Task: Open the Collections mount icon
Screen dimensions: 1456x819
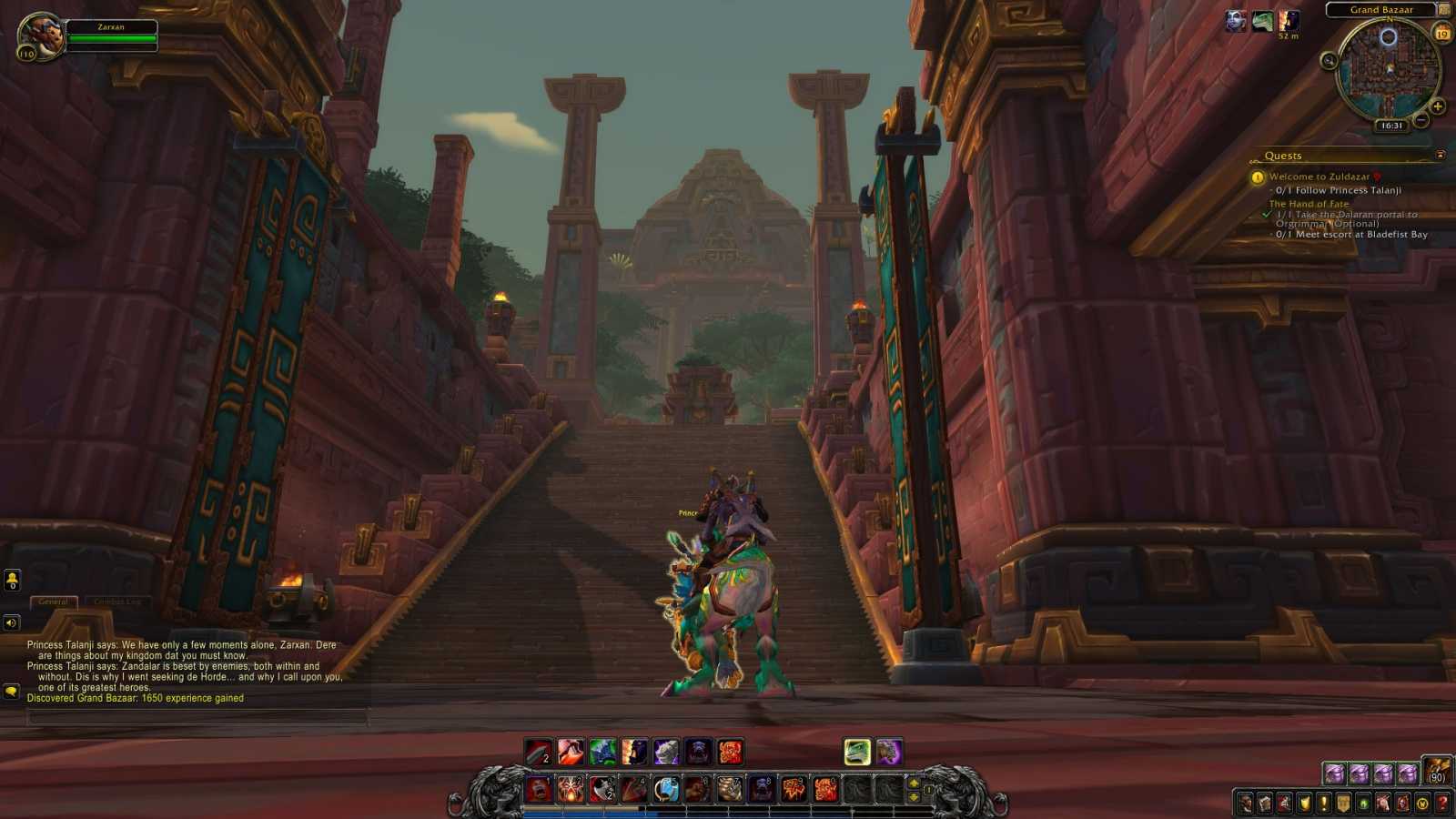Action: click(1383, 804)
